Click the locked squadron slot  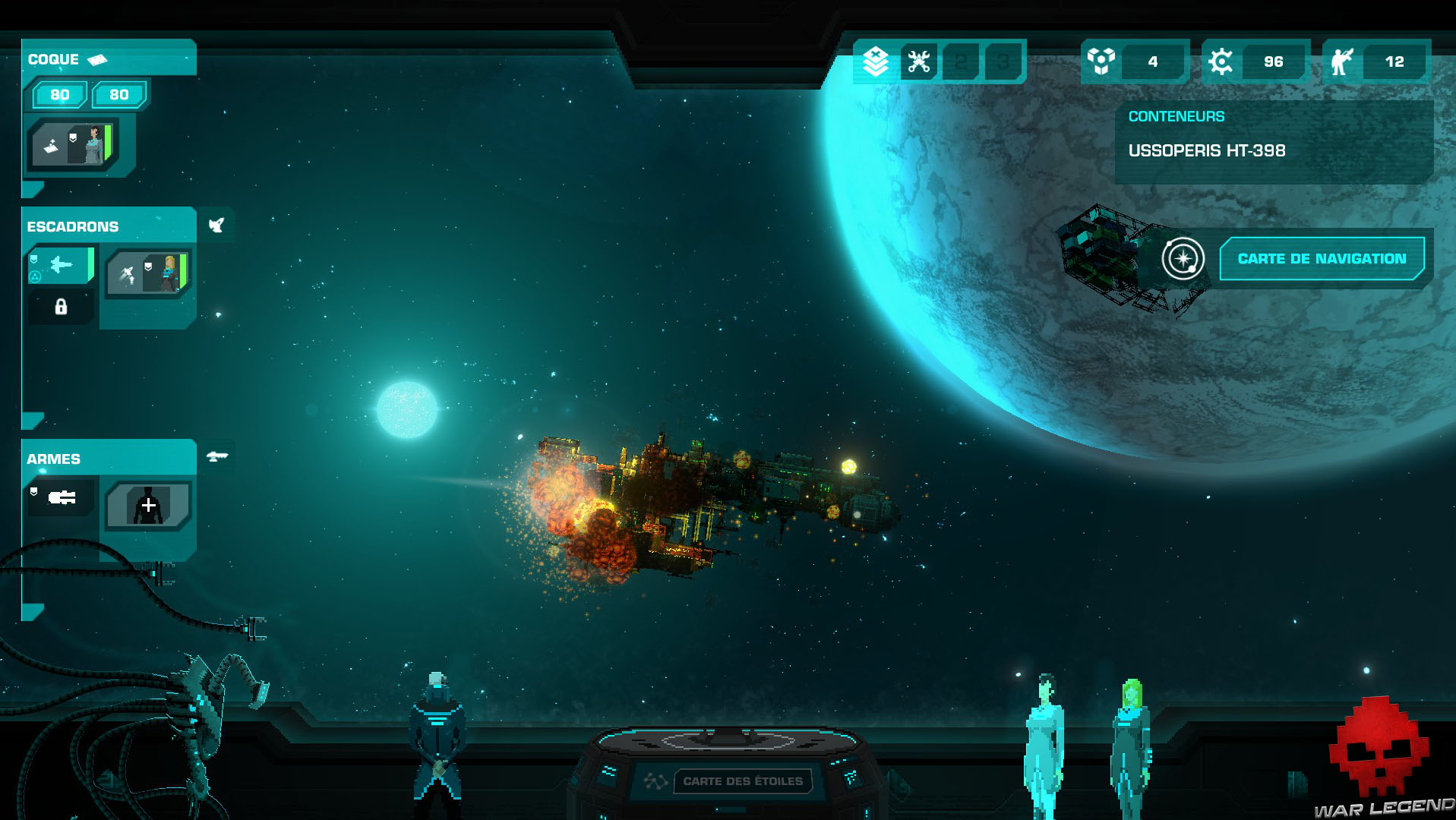pyautogui.click(x=61, y=307)
